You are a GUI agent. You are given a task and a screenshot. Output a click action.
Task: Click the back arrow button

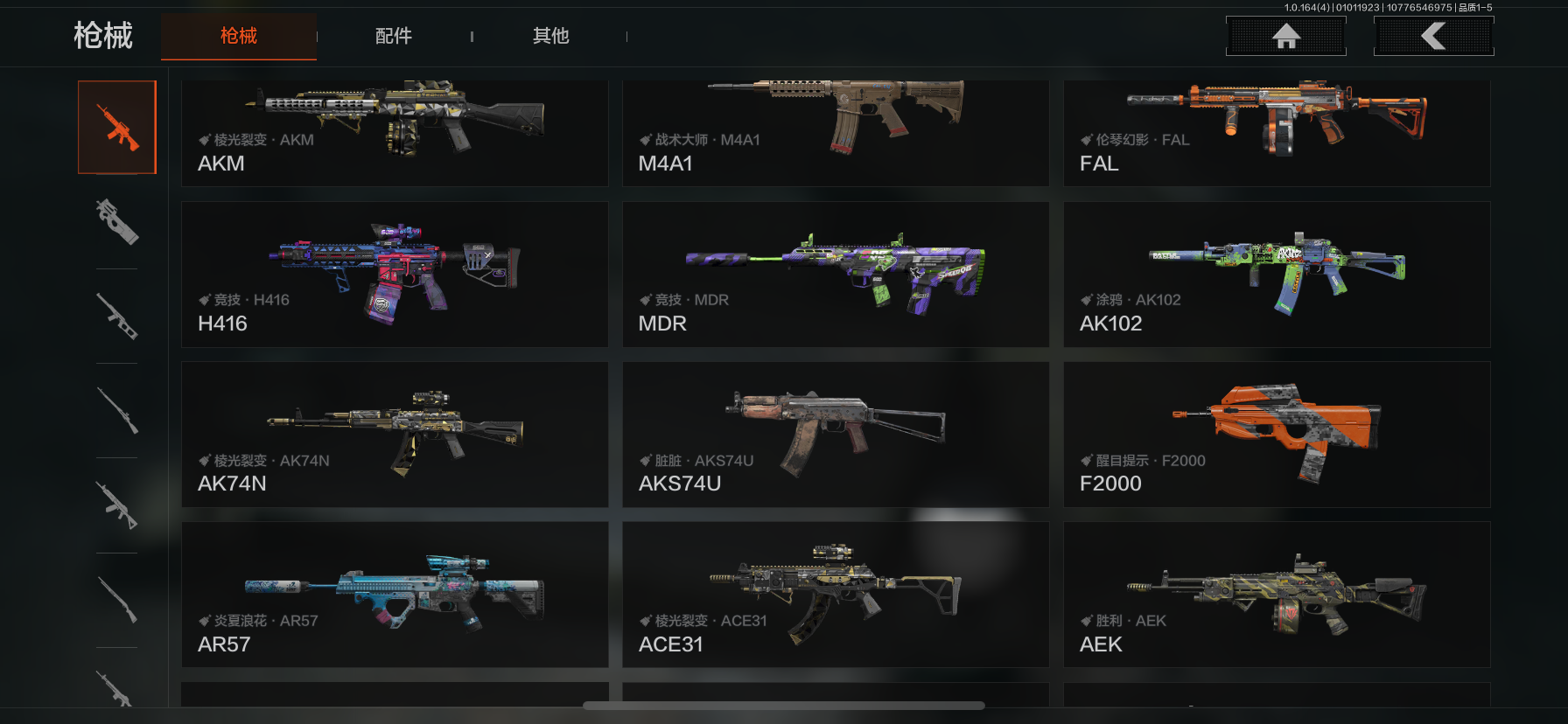point(1433,36)
